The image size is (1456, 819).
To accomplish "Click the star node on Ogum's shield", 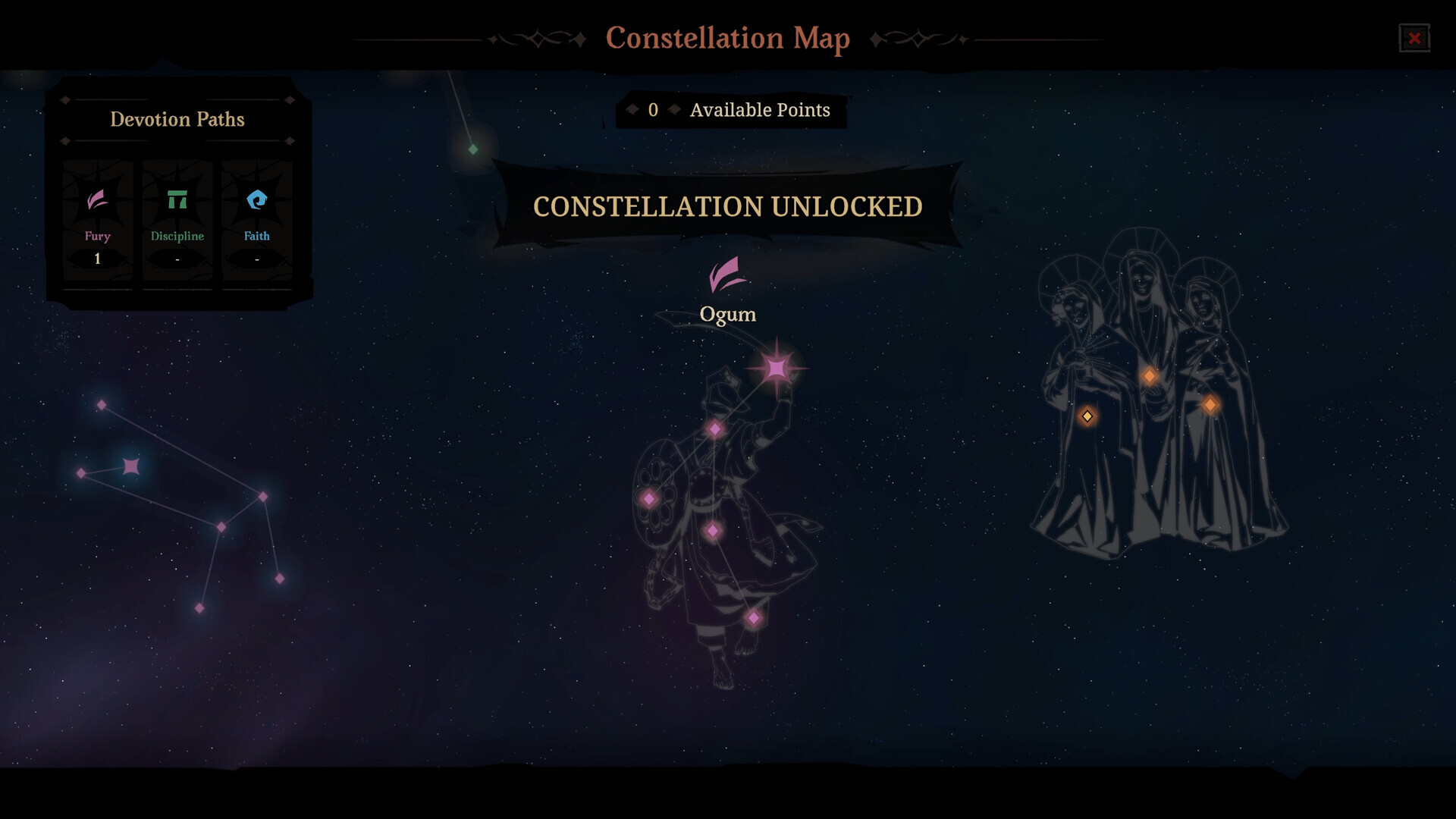I will 650,499.
